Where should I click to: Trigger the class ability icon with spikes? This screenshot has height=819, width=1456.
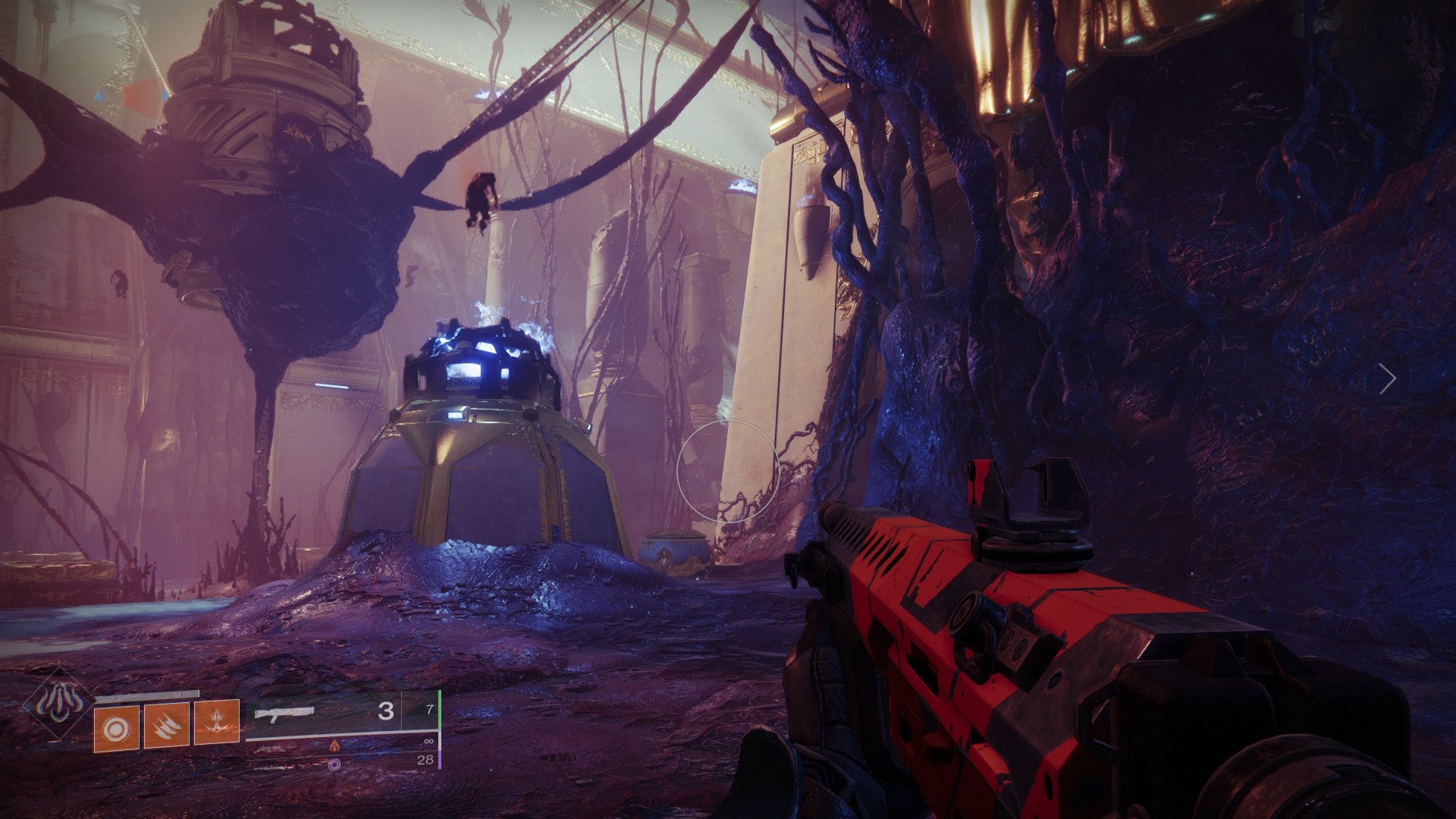(216, 722)
